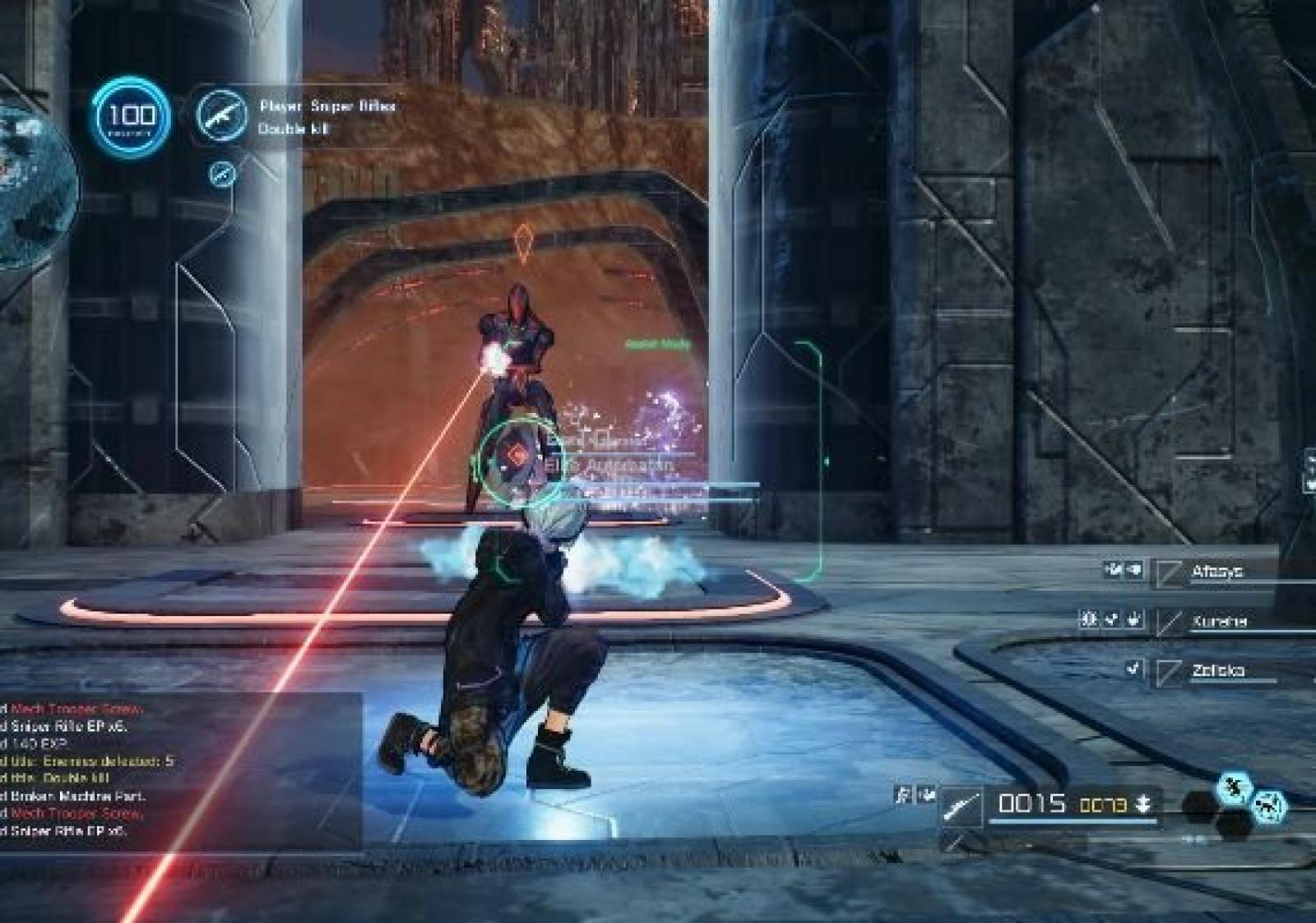Image resolution: width=1316 pixels, height=923 pixels.
Task: Click the circular minimap radar
Action: (x=33, y=189)
